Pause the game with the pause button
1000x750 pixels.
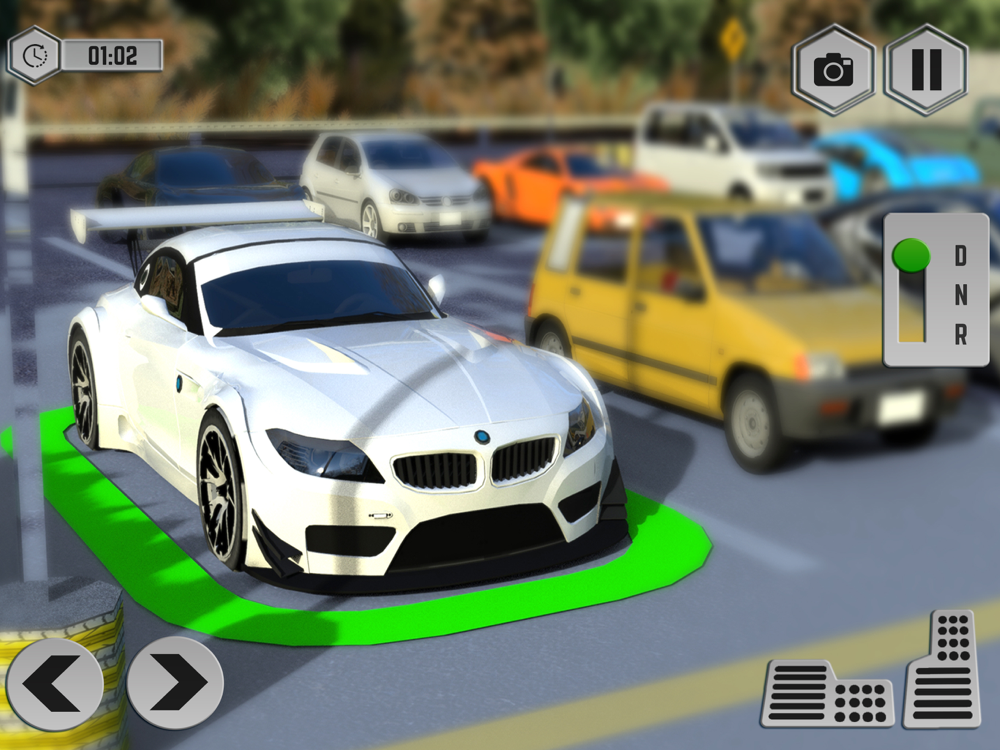click(926, 70)
